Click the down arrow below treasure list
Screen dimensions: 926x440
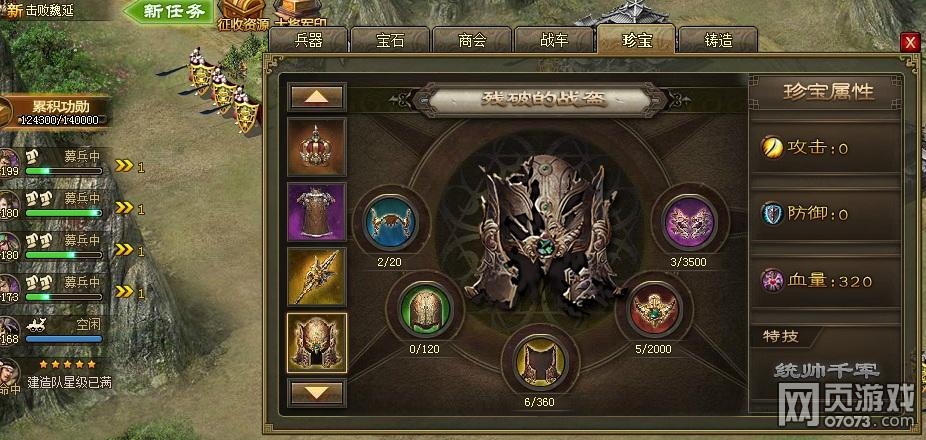[317, 391]
